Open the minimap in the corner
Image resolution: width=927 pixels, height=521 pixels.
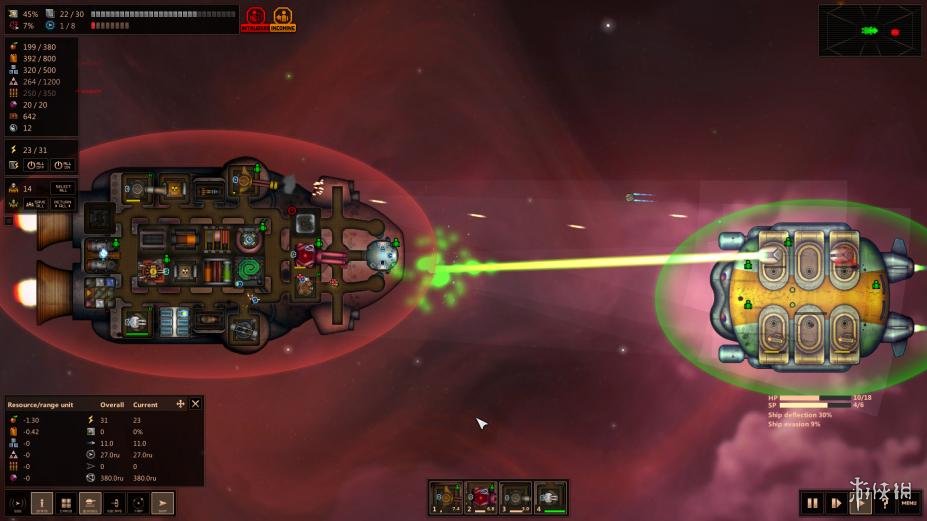[870, 30]
